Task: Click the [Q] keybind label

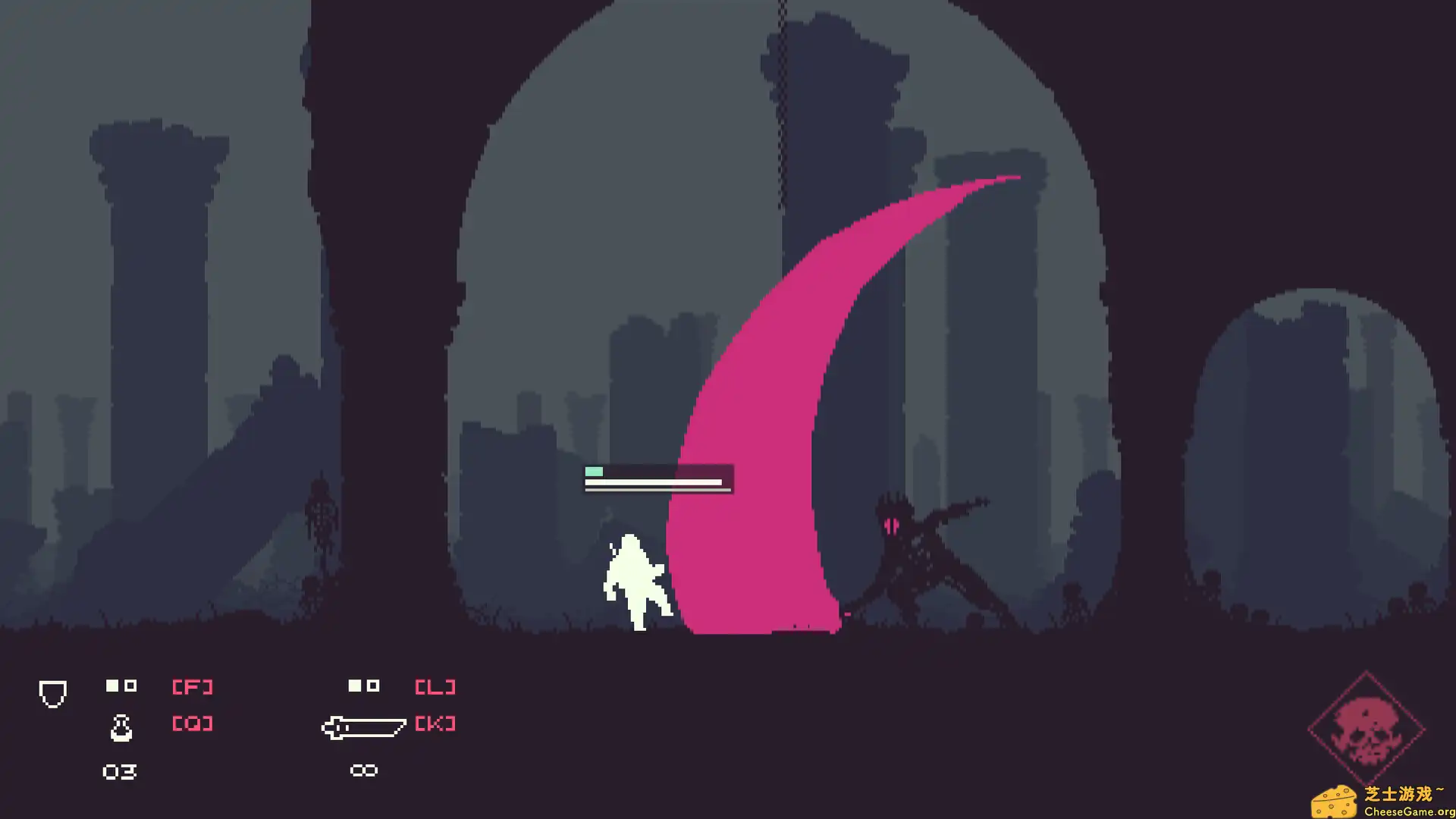Action: (192, 724)
